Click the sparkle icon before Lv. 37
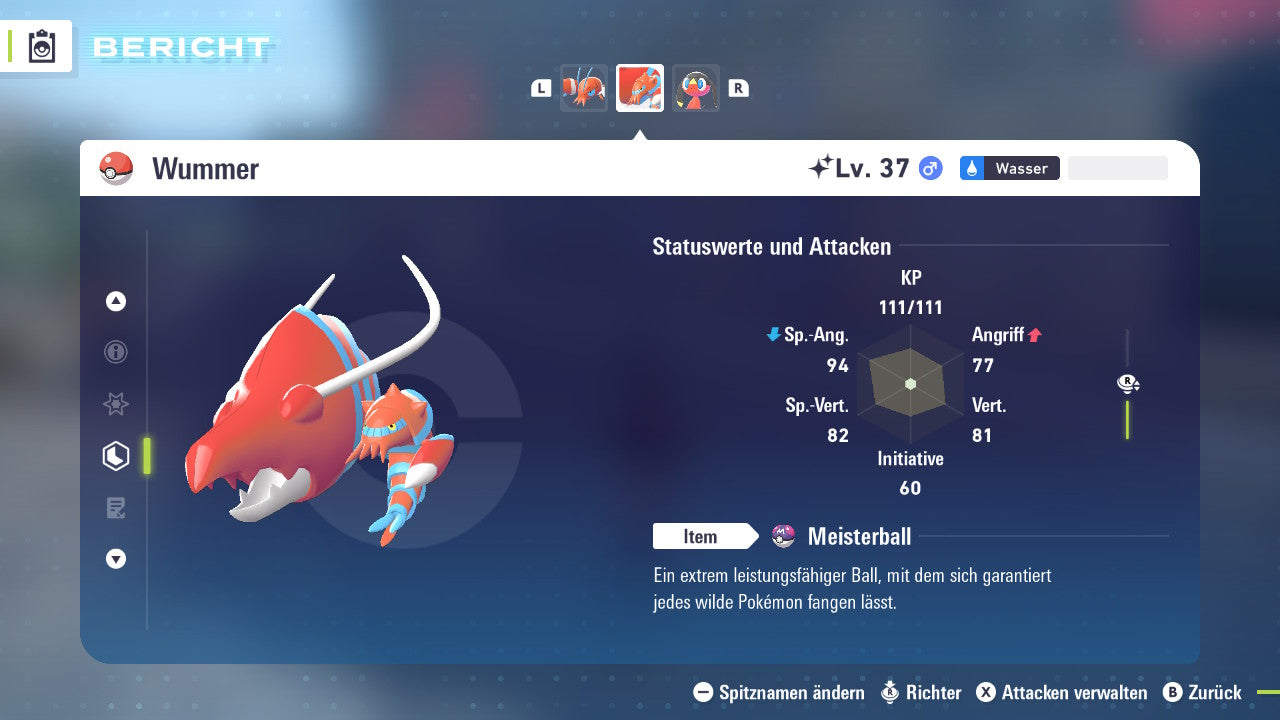Viewport: 1280px width, 720px height. [825, 165]
